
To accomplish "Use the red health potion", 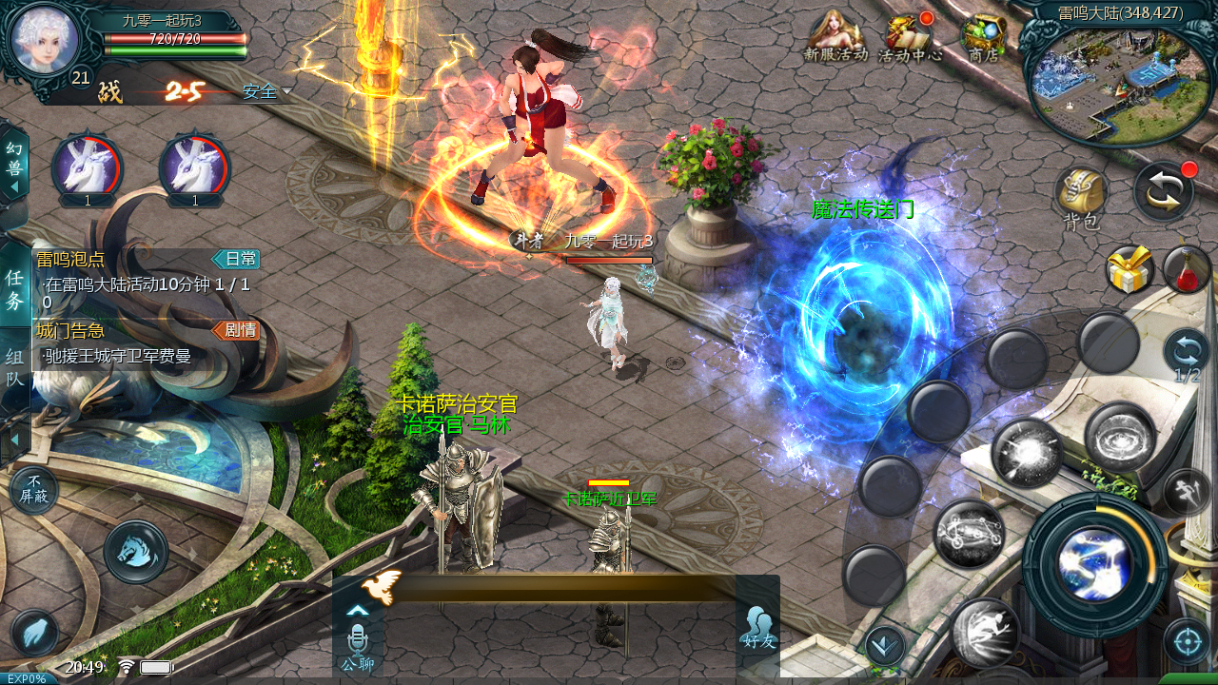I will tap(1187, 270).
